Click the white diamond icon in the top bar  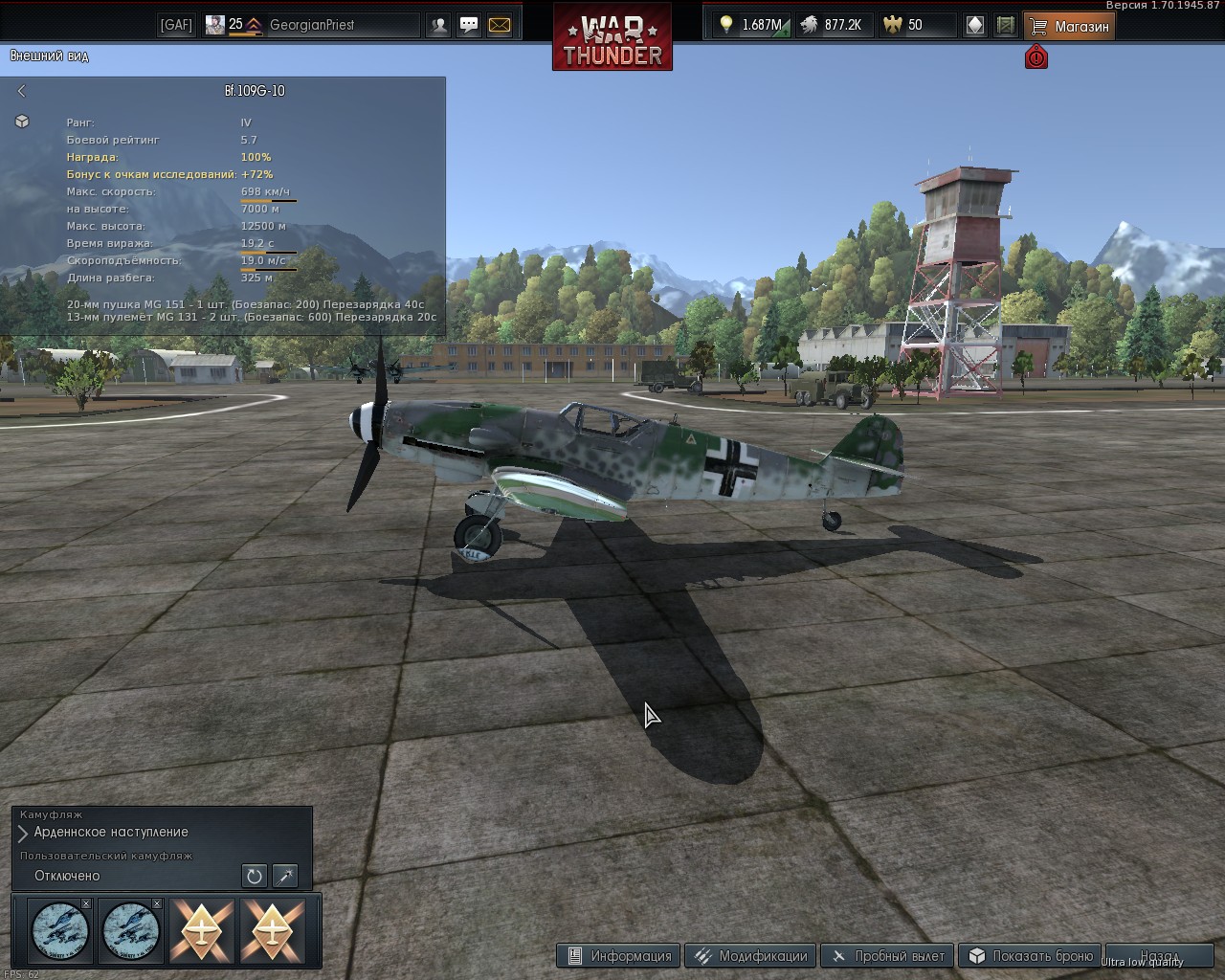click(x=974, y=25)
